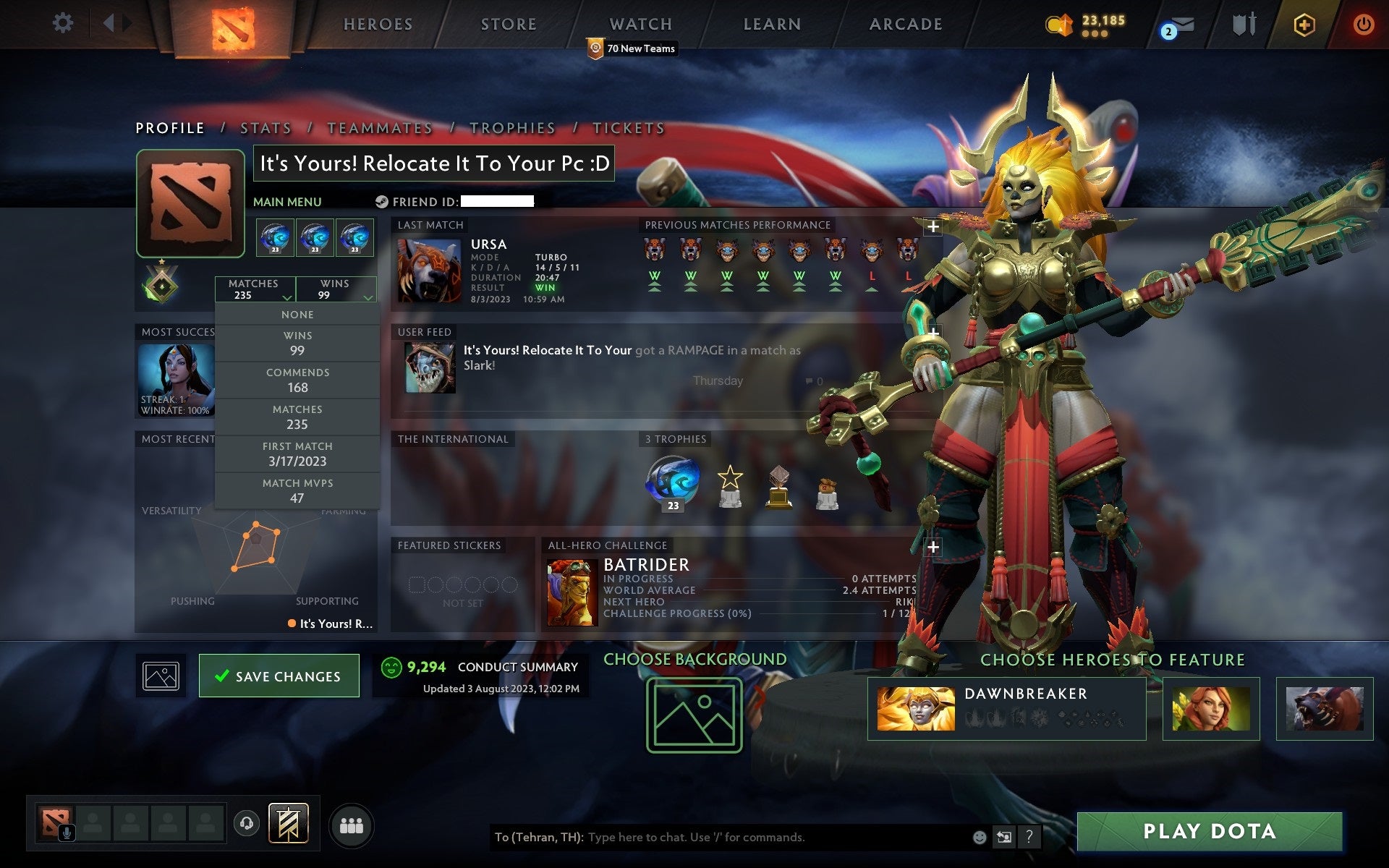Screen dimensions: 1389x868
Task: Open the WATCH menu
Action: point(640,24)
